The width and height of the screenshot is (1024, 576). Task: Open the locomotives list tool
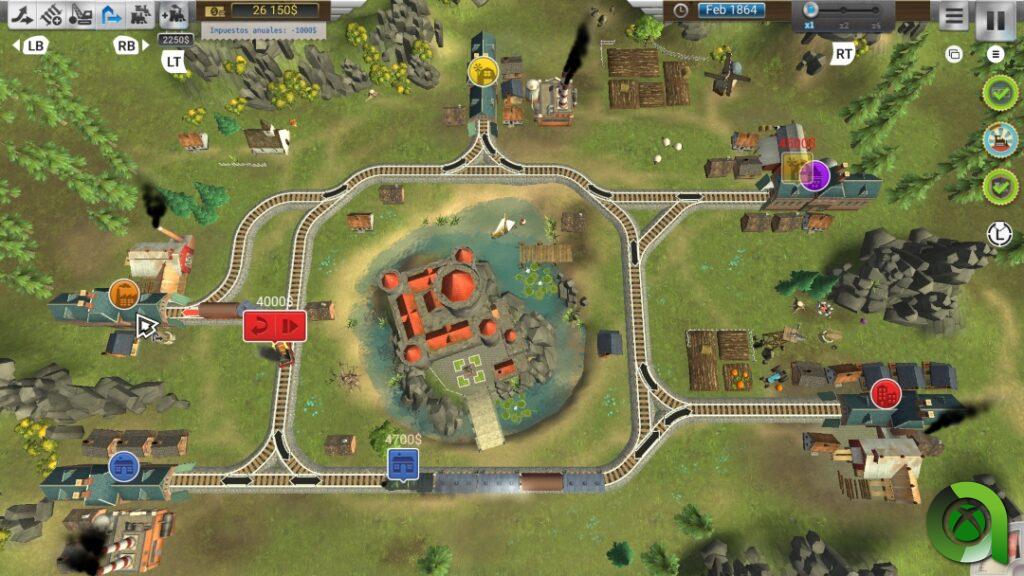pyautogui.click(x=142, y=15)
